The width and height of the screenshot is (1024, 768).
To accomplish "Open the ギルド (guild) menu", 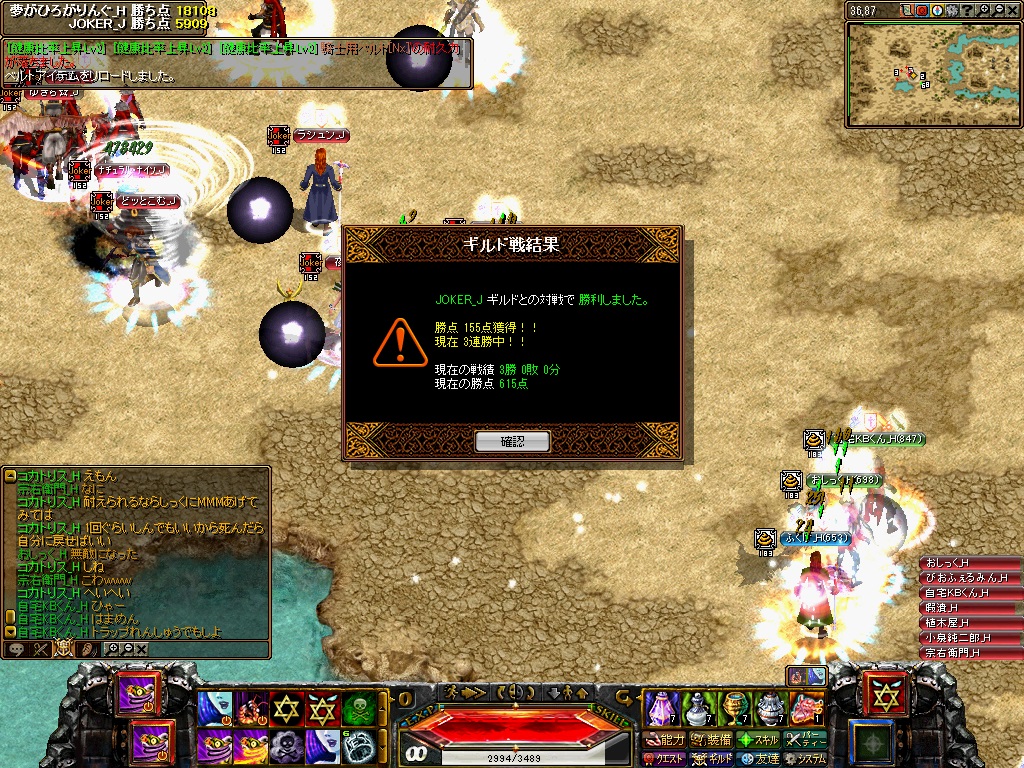I will coord(711,759).
